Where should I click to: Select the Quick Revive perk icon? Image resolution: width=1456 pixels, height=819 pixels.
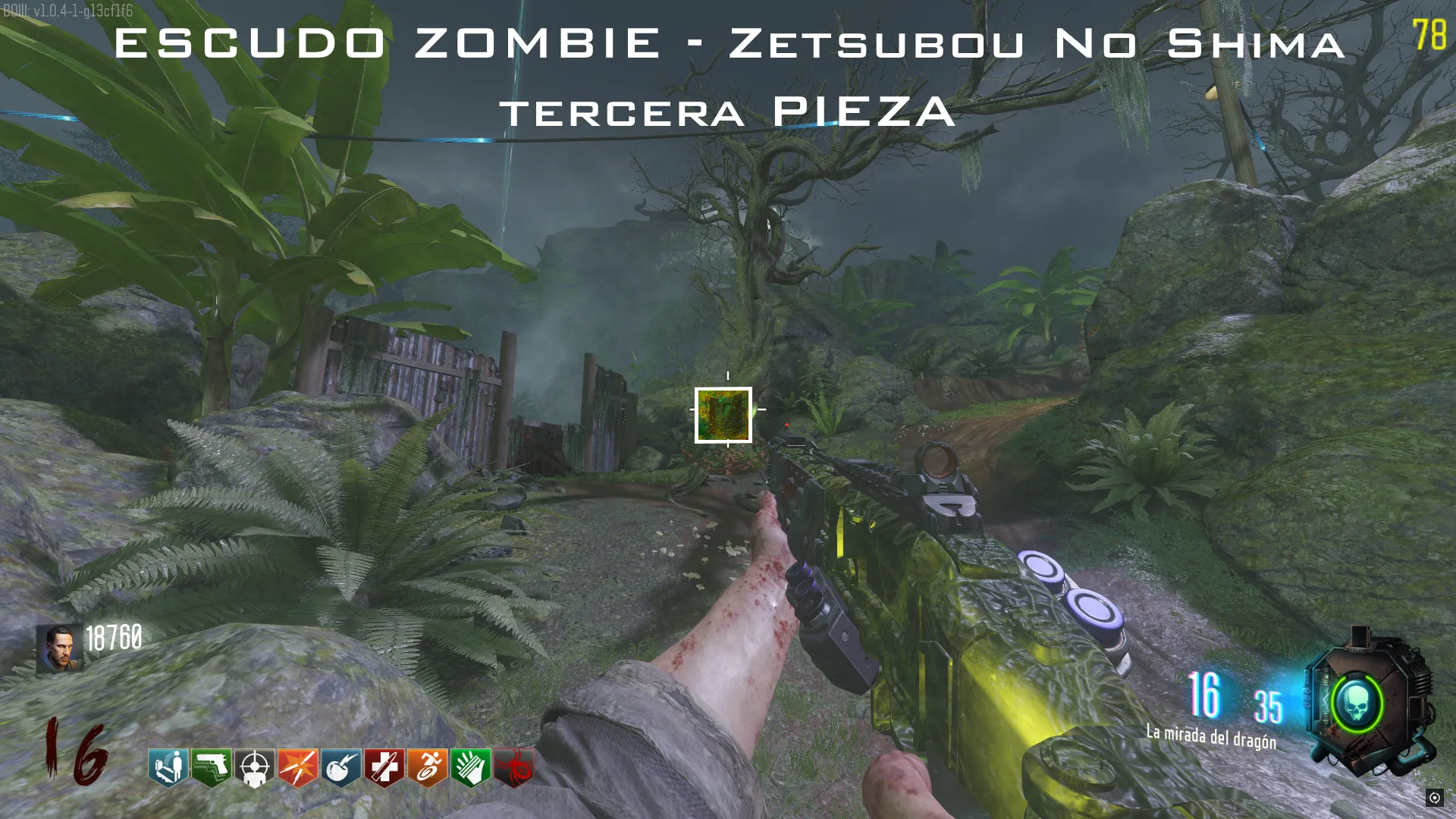pyautogui.click(x=168, y=767)
